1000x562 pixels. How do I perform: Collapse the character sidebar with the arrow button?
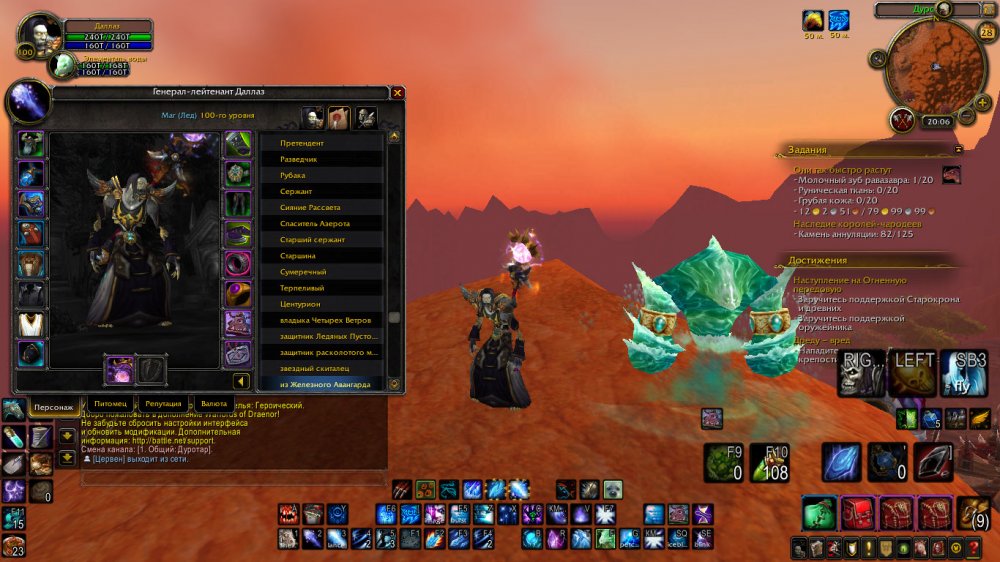pyautogui.click(x=241, y=381)
